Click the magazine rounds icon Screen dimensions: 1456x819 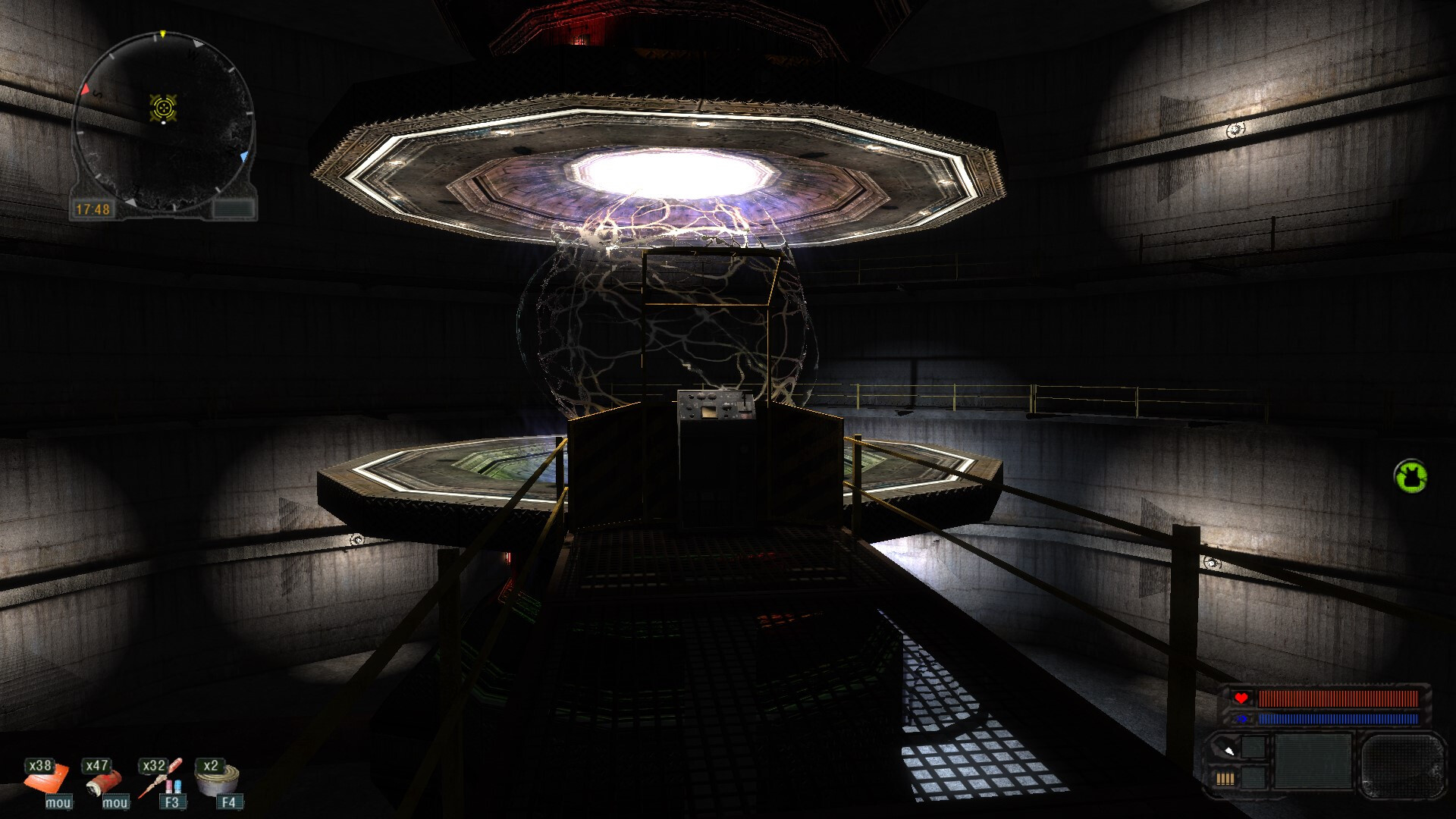coord(1225,778)
